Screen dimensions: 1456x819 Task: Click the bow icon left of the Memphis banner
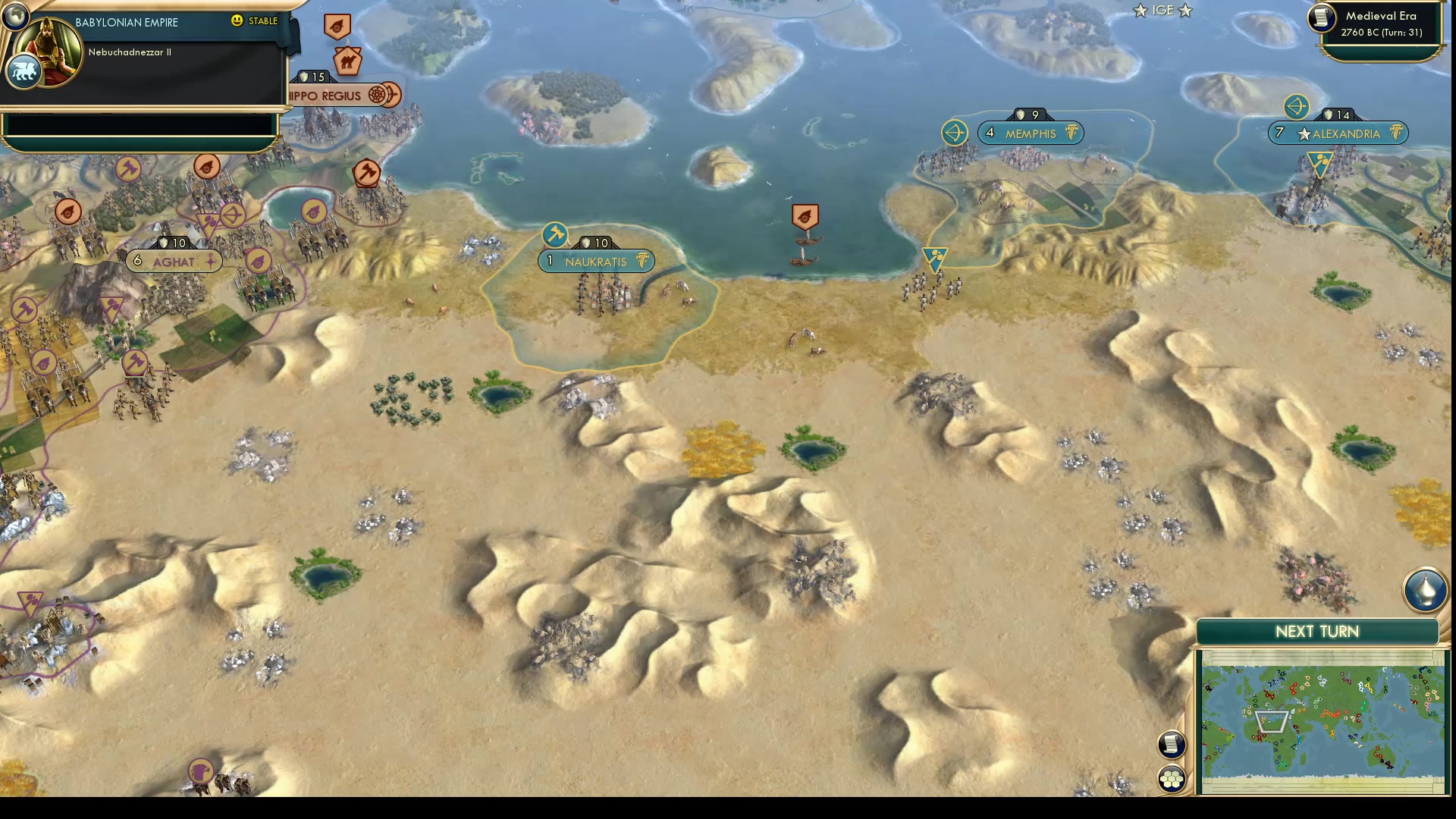tap(956, 133)
